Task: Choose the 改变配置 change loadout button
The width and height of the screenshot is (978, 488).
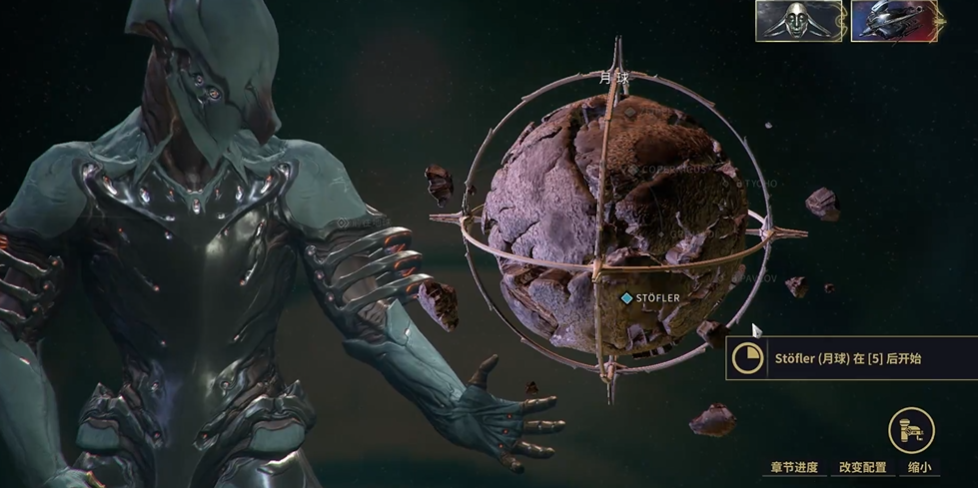Action: click(864, 467)
